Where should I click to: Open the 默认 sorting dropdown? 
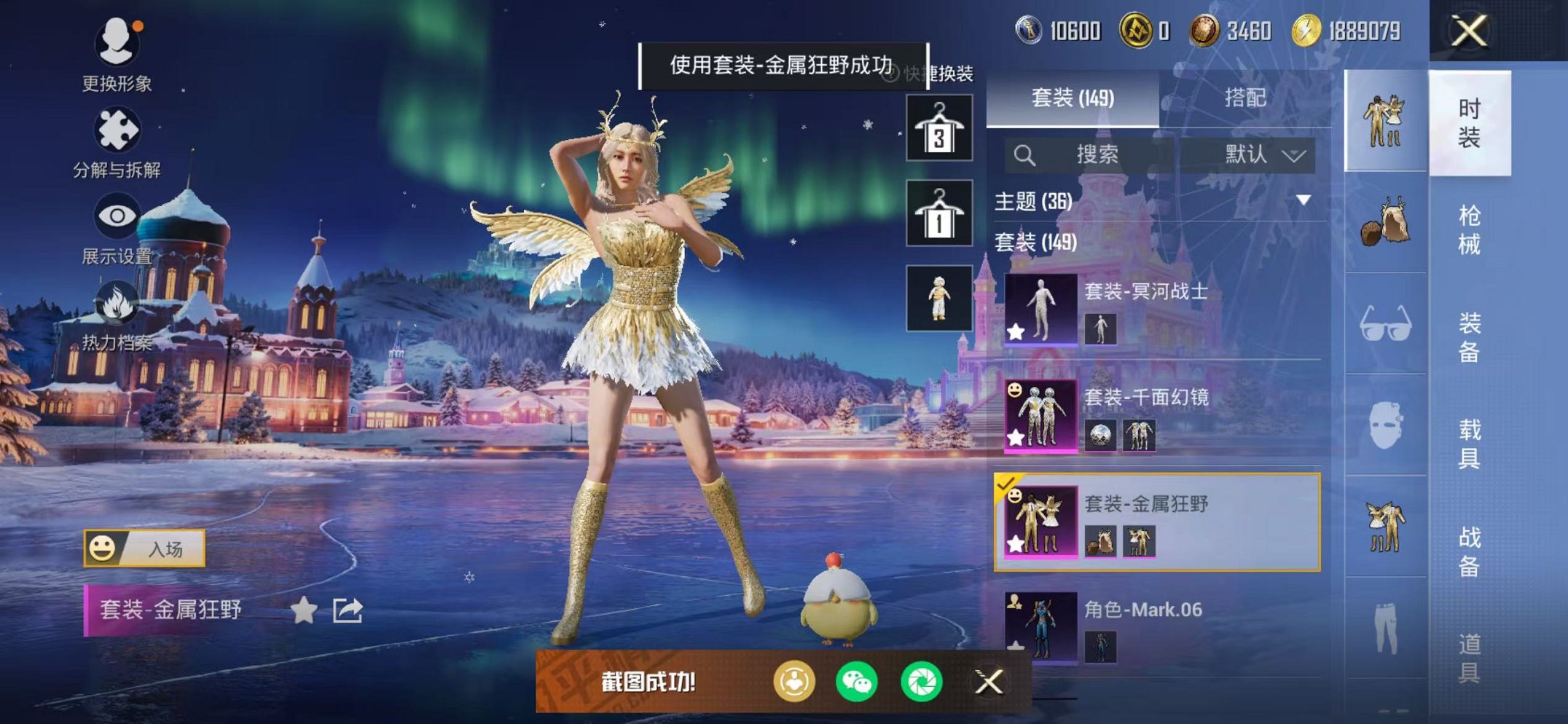[1260, 154]
